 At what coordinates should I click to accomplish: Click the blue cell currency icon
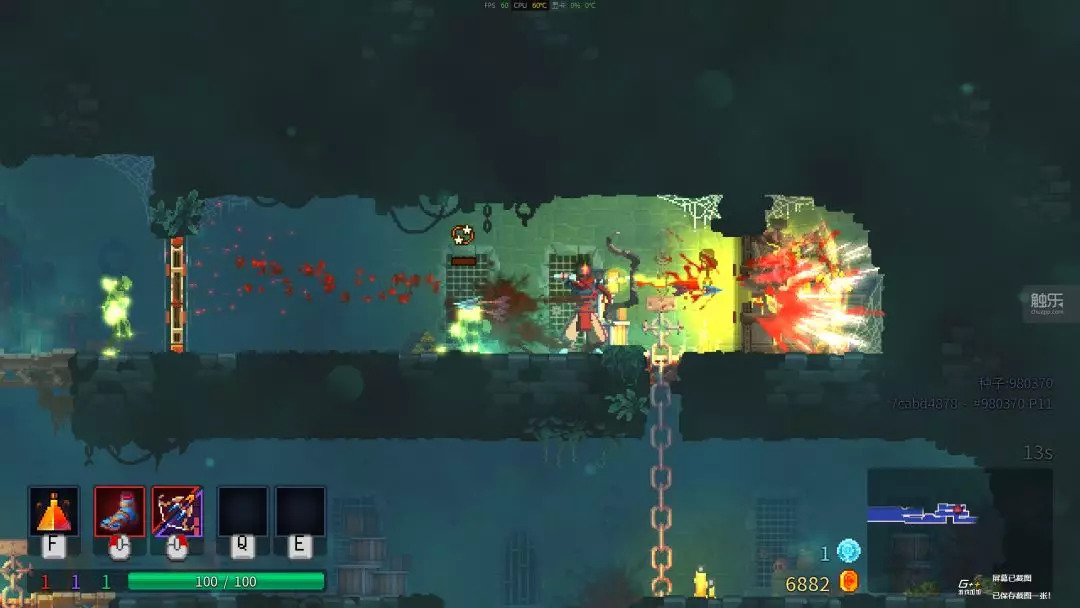[848, 551]
